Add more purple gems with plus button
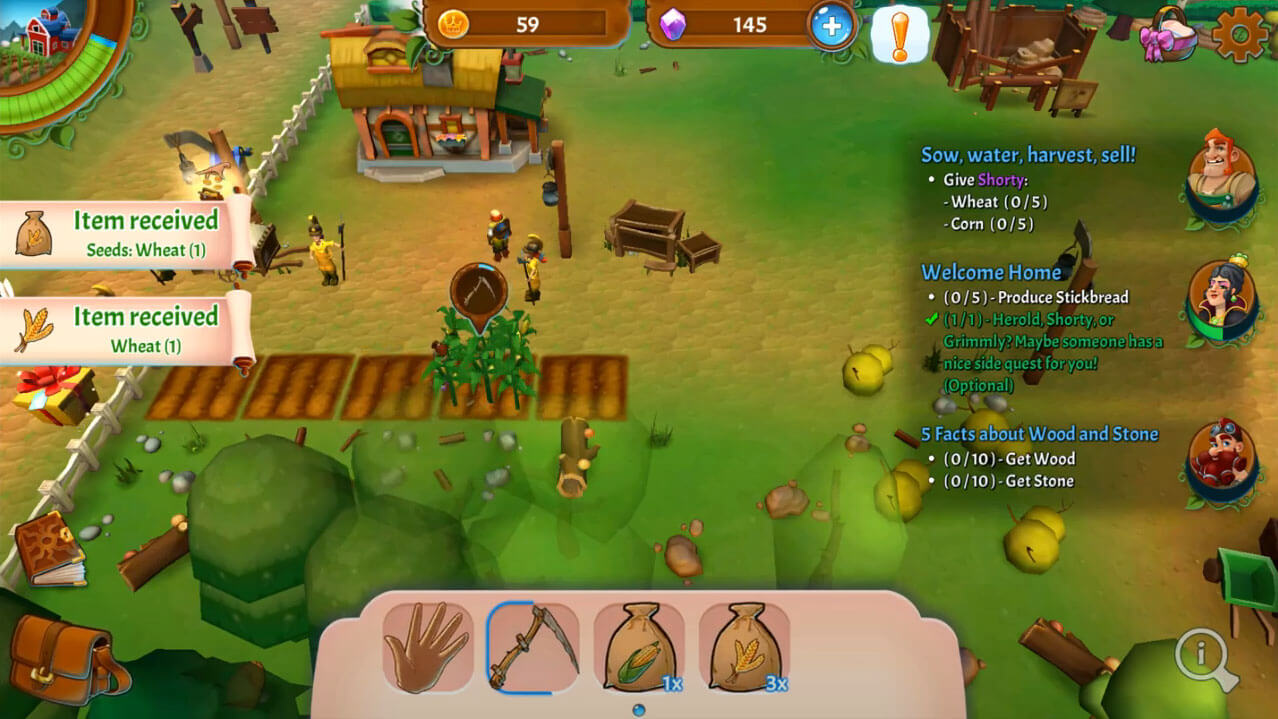Screen dimensions: 1278x719 point(832,26)
